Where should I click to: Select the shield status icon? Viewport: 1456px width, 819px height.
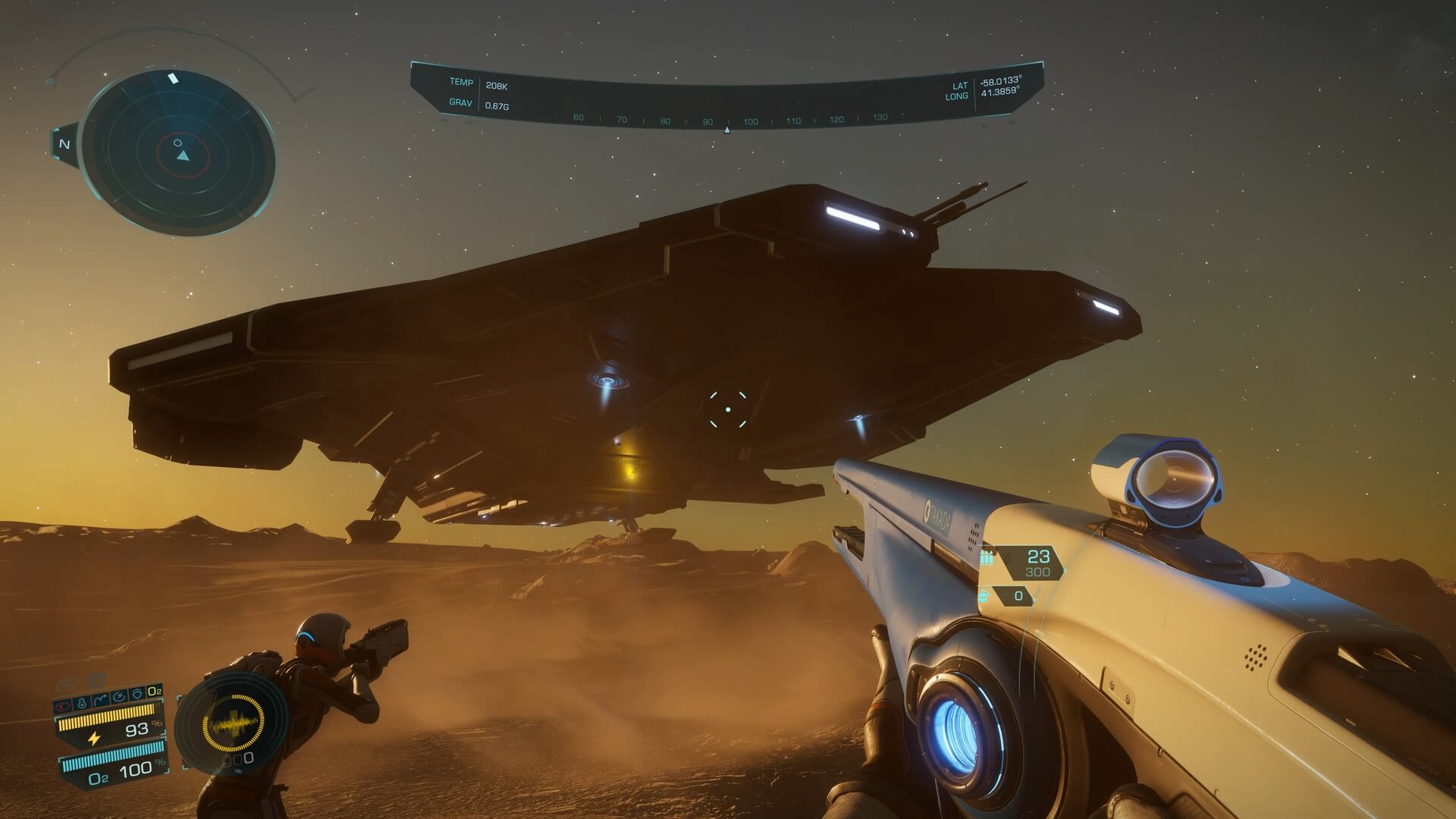point(137,692)
